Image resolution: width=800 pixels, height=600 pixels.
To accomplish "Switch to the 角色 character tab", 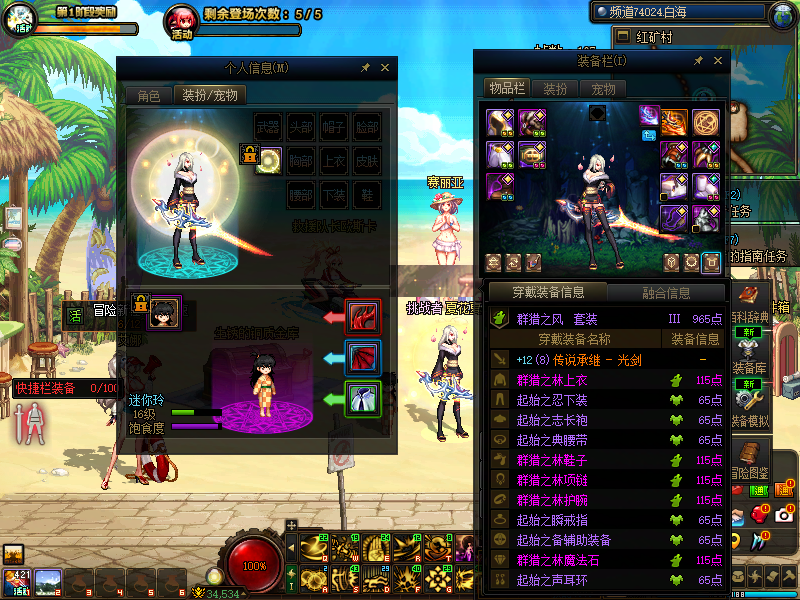I will [x=148, y=96].
